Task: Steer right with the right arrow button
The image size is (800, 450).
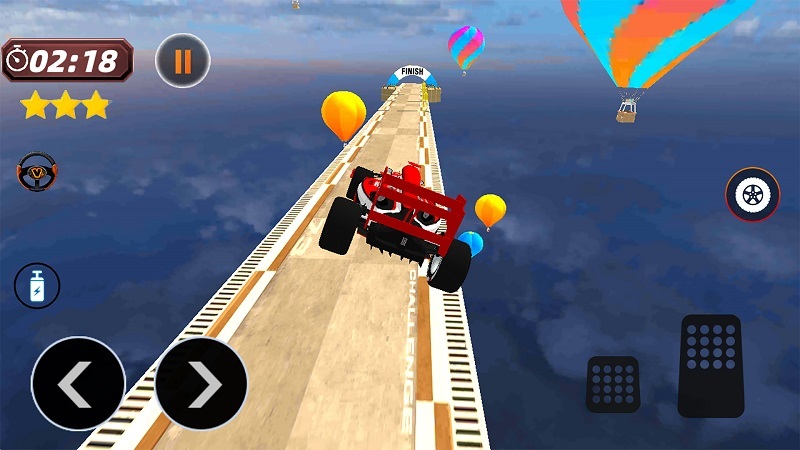Action: [201, 384]
